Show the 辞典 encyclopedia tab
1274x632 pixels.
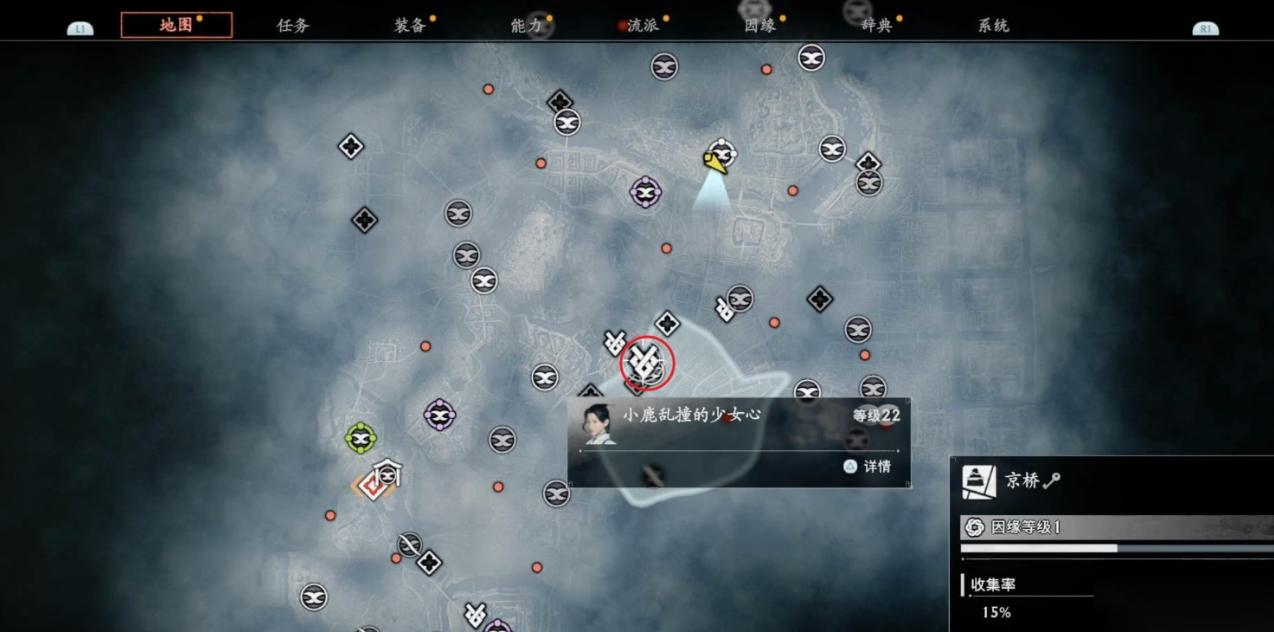(877, 25)
